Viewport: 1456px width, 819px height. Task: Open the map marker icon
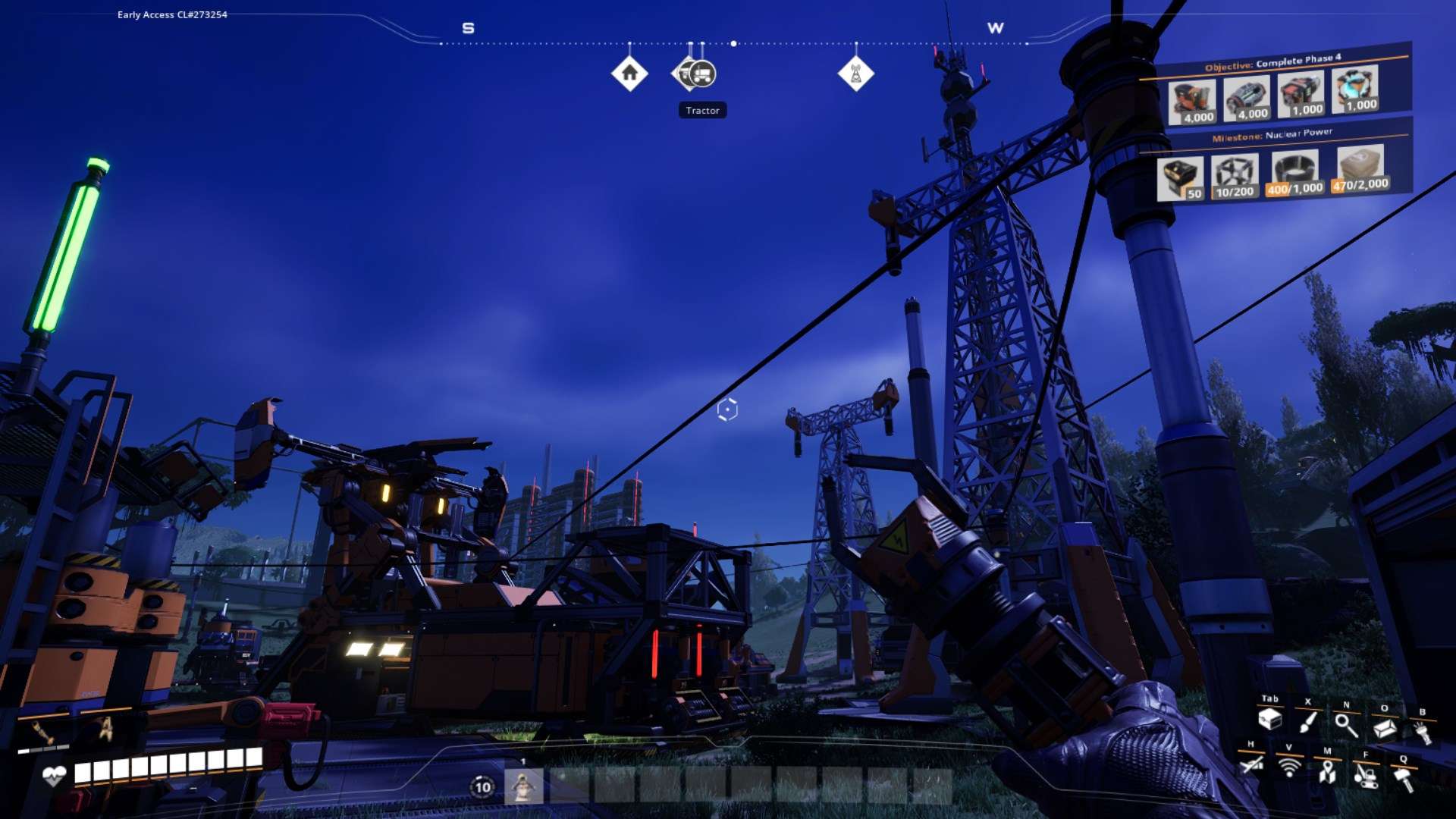pyautogui.click(x=1326, y=771)
